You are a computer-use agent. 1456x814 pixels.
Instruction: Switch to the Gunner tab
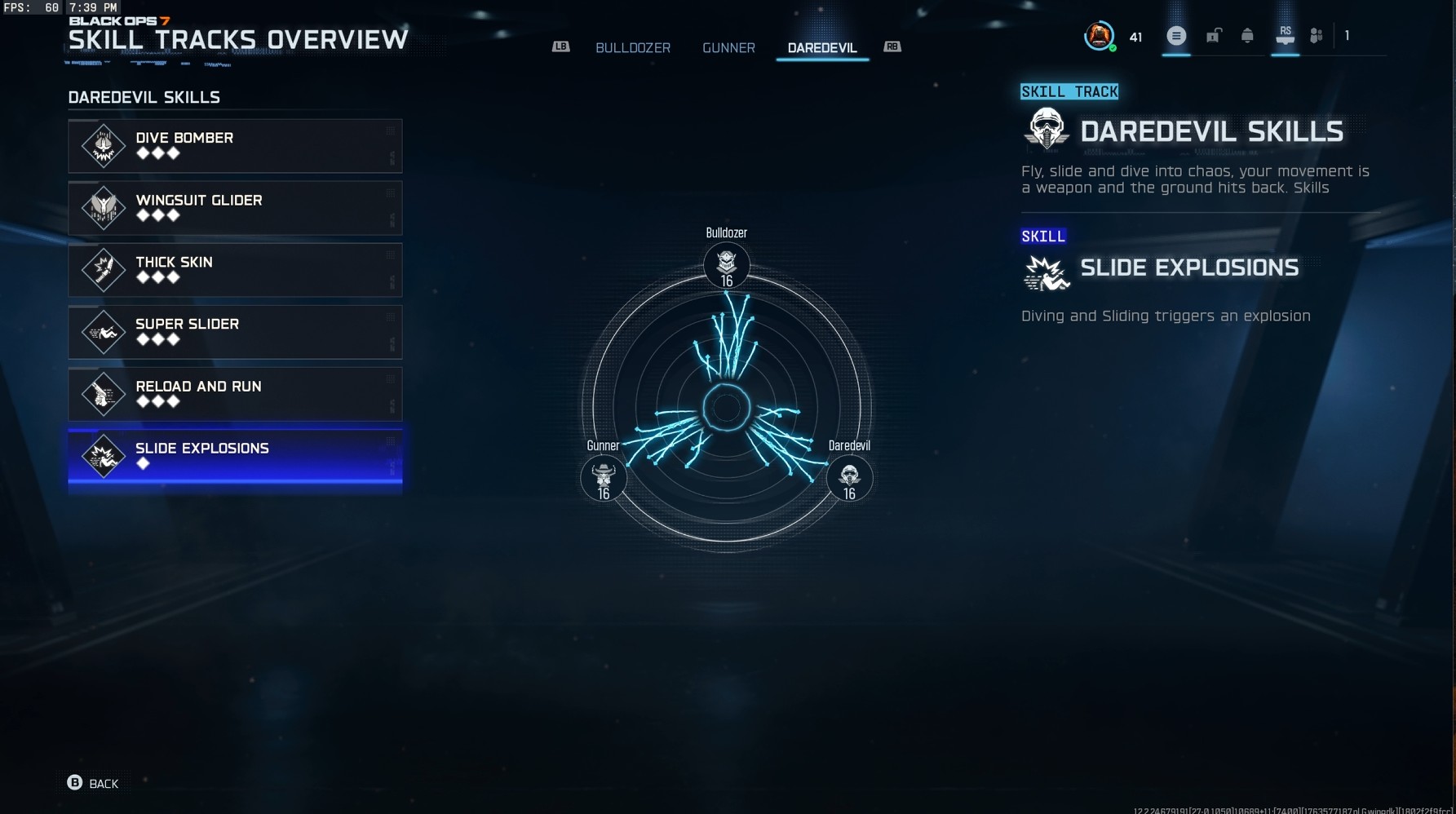728,47
